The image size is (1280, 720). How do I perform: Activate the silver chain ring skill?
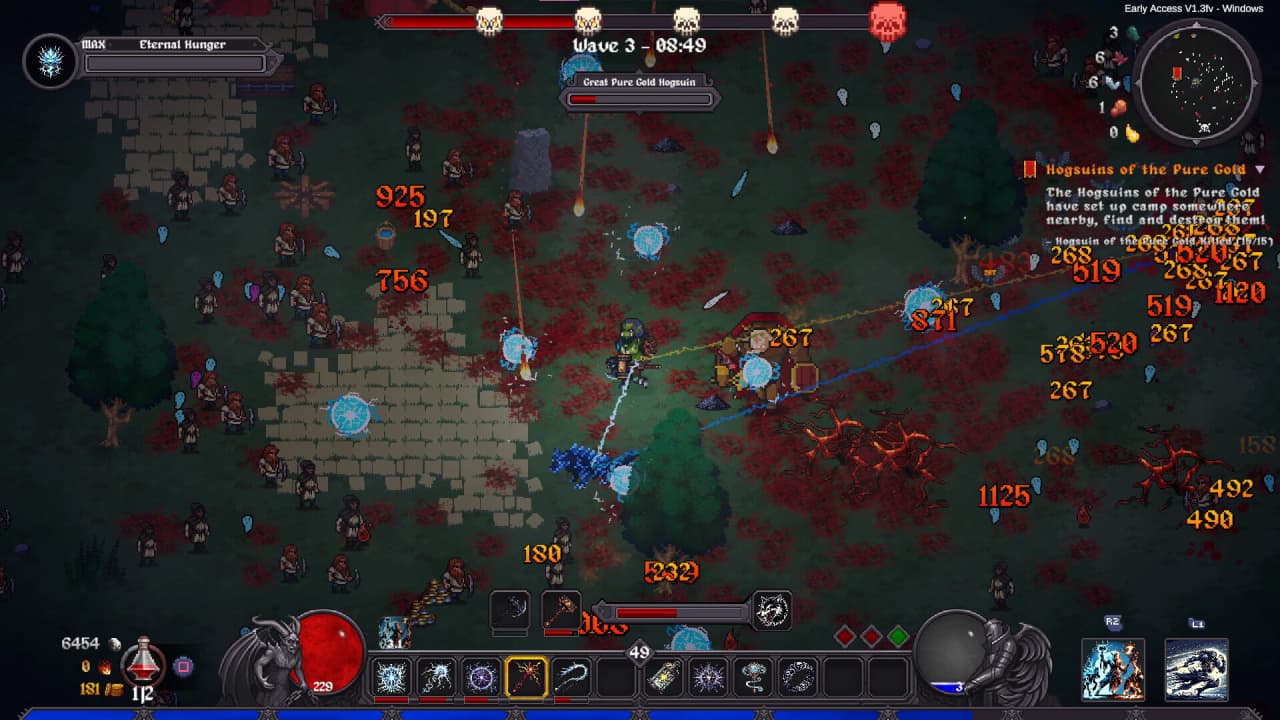[798, 677]
